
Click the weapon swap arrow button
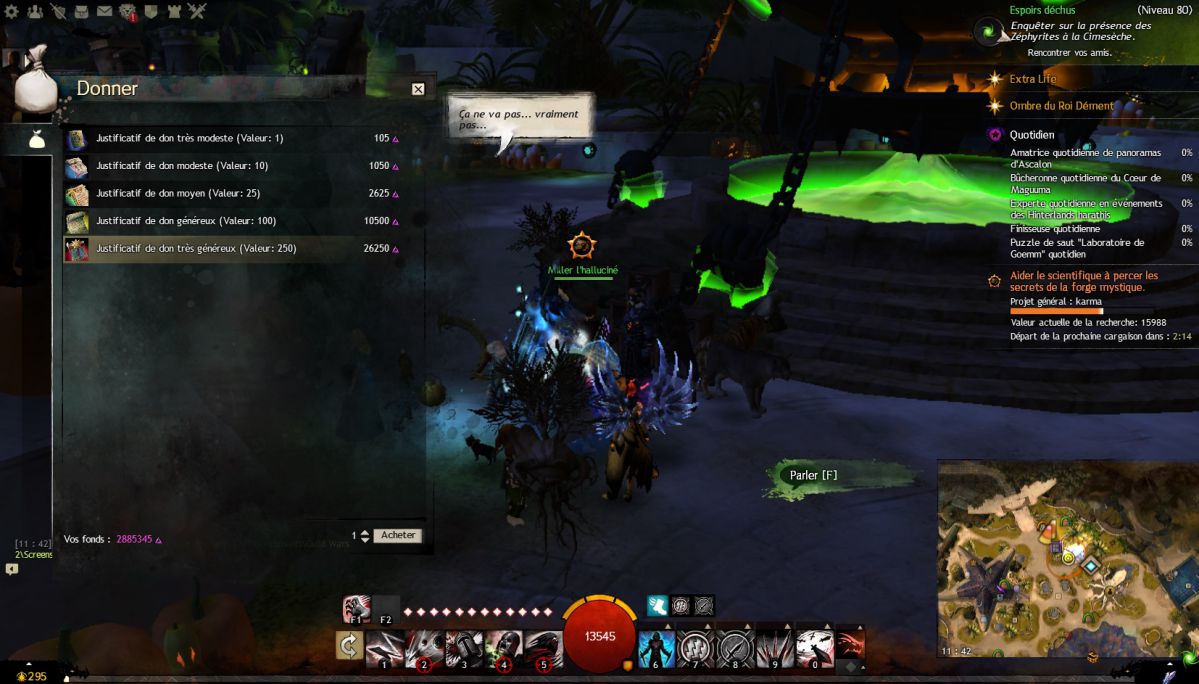(x=349, y=647)
